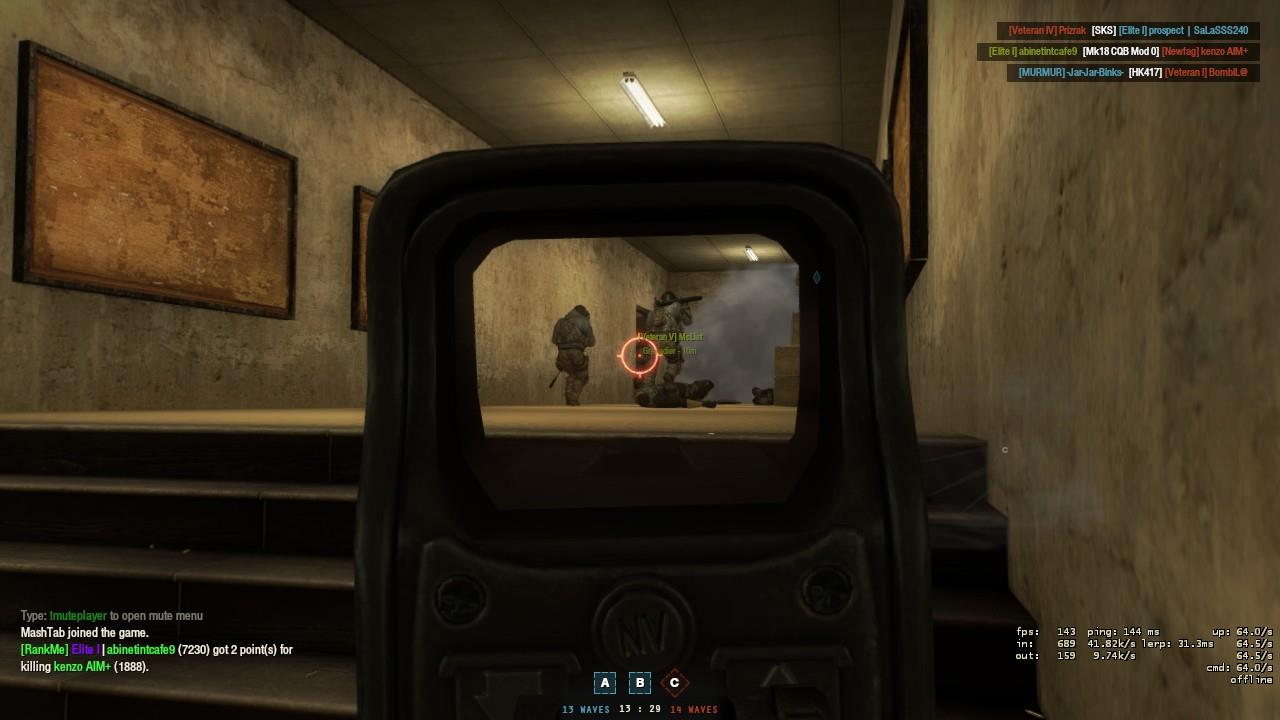Click the diamond objective C icon

click(675, 682)
